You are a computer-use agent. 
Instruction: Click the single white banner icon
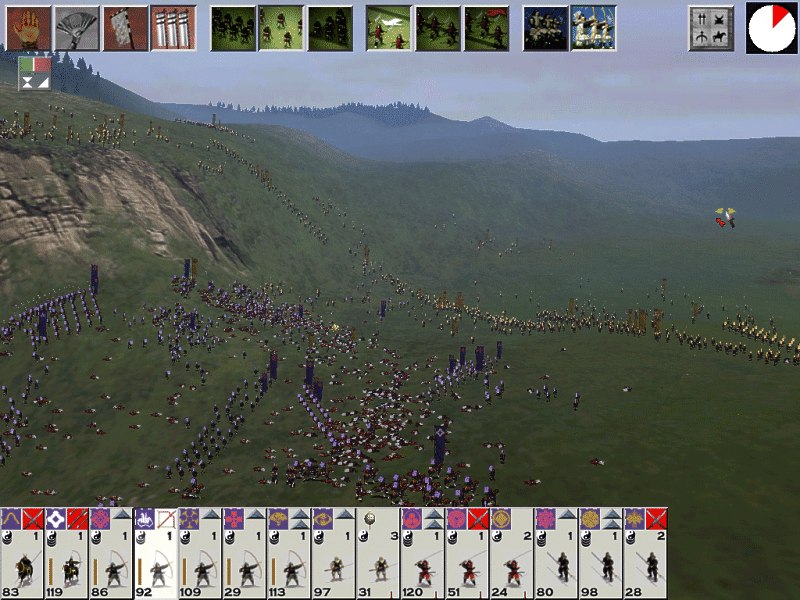coord(124,28)
